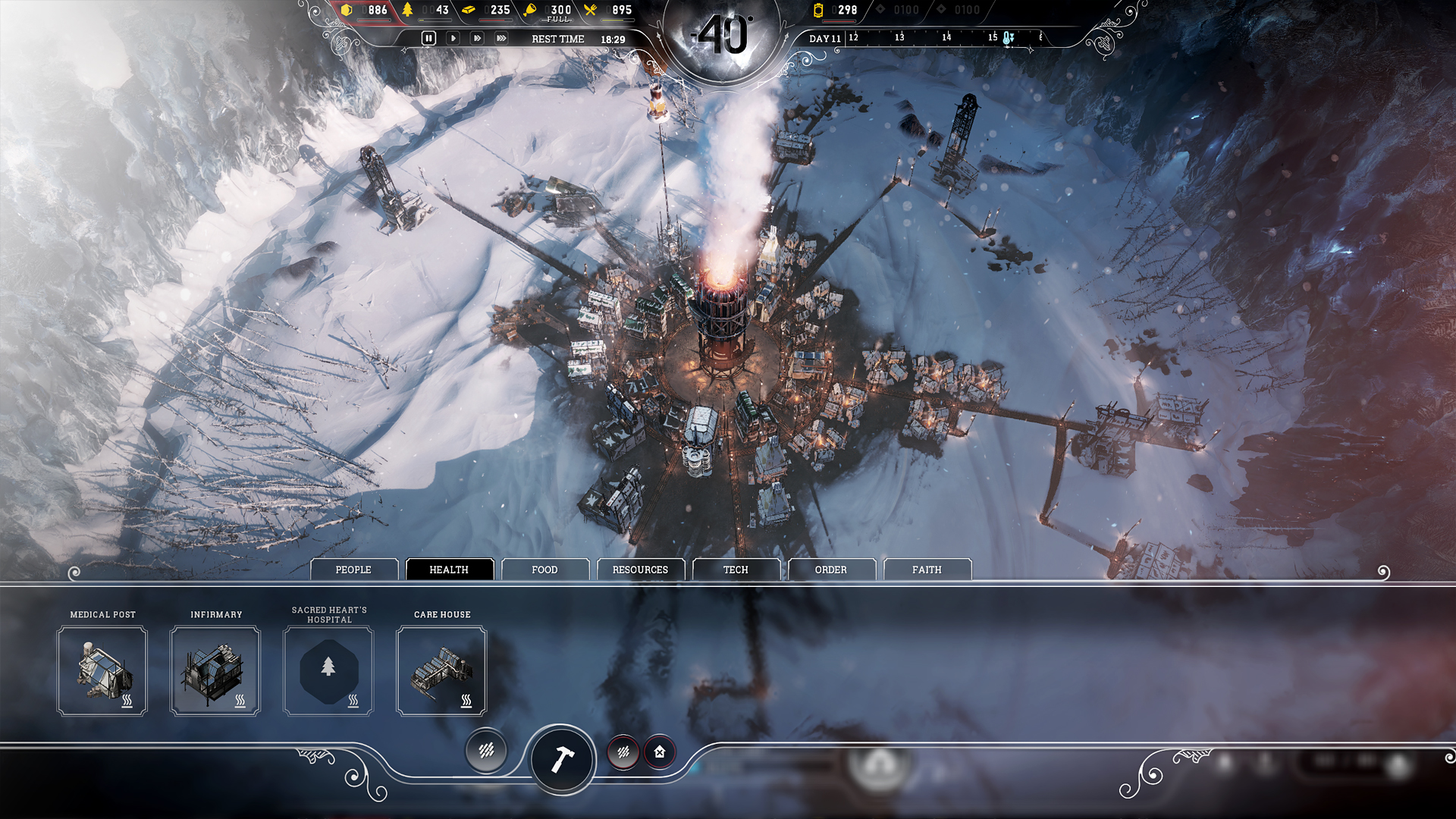Screen dimensions: 1456x819
Task: Open the TECH build category
Action: (x=736, y=570)
